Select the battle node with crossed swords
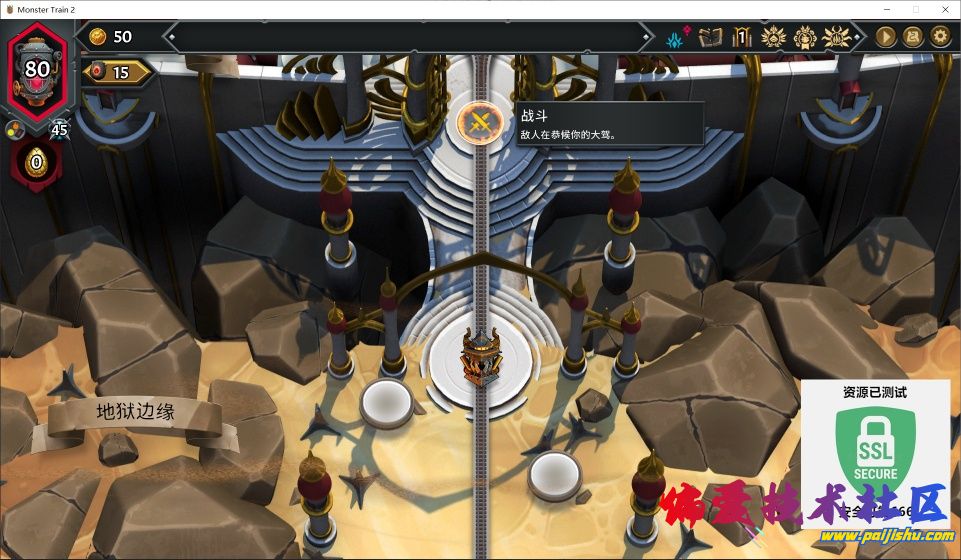 (x=478, y=124)
